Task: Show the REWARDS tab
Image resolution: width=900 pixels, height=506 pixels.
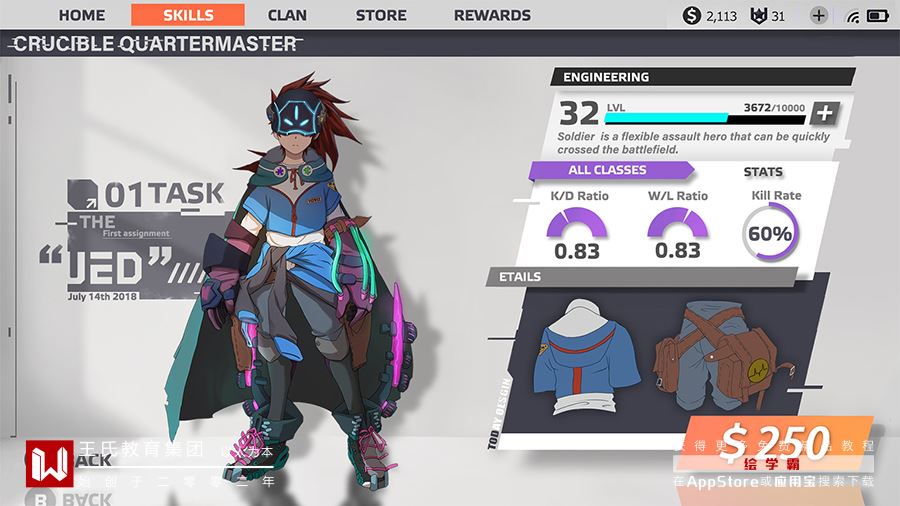Action: 492,15
